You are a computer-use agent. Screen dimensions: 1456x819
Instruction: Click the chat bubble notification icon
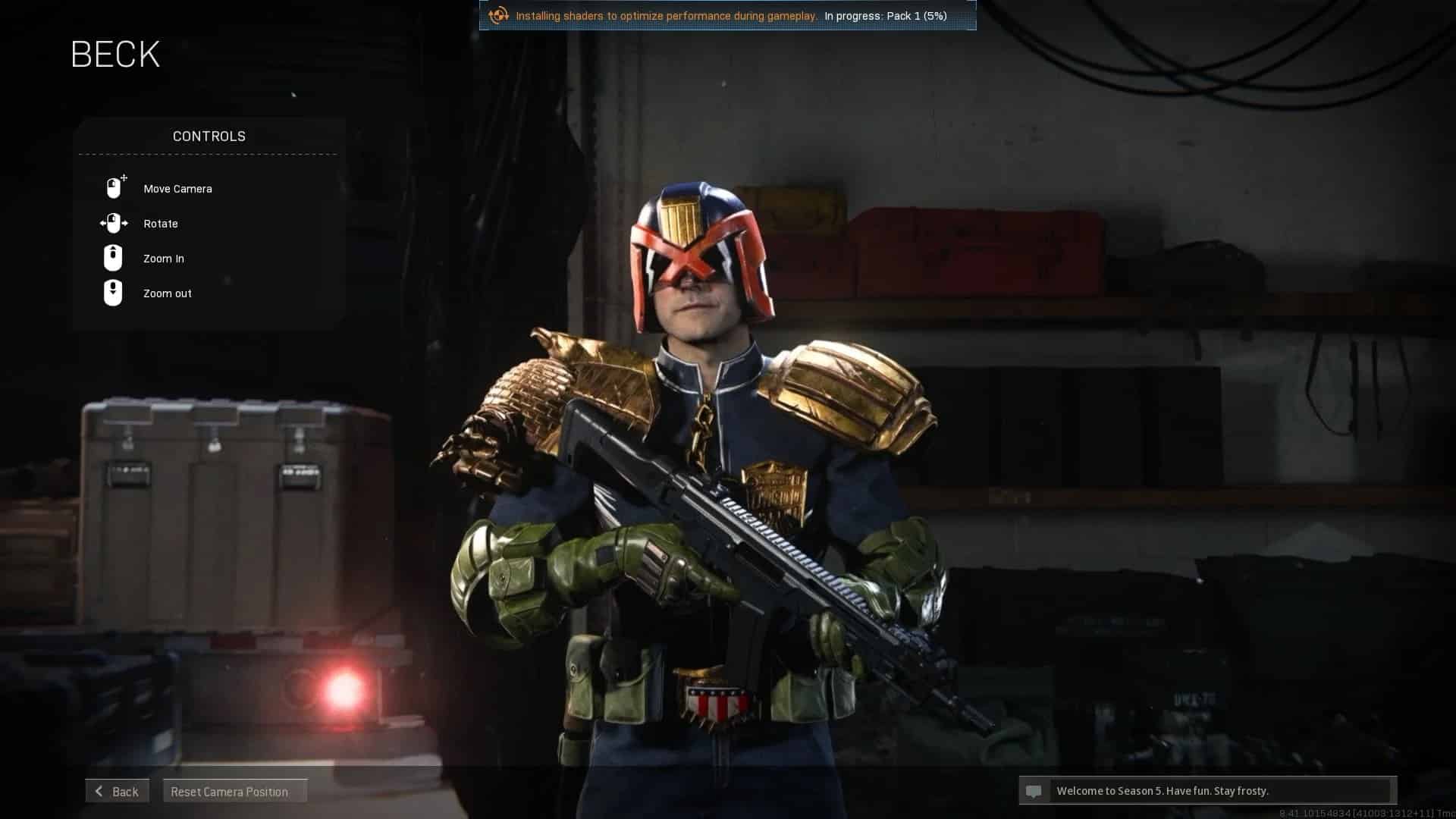coord(1034,791)
